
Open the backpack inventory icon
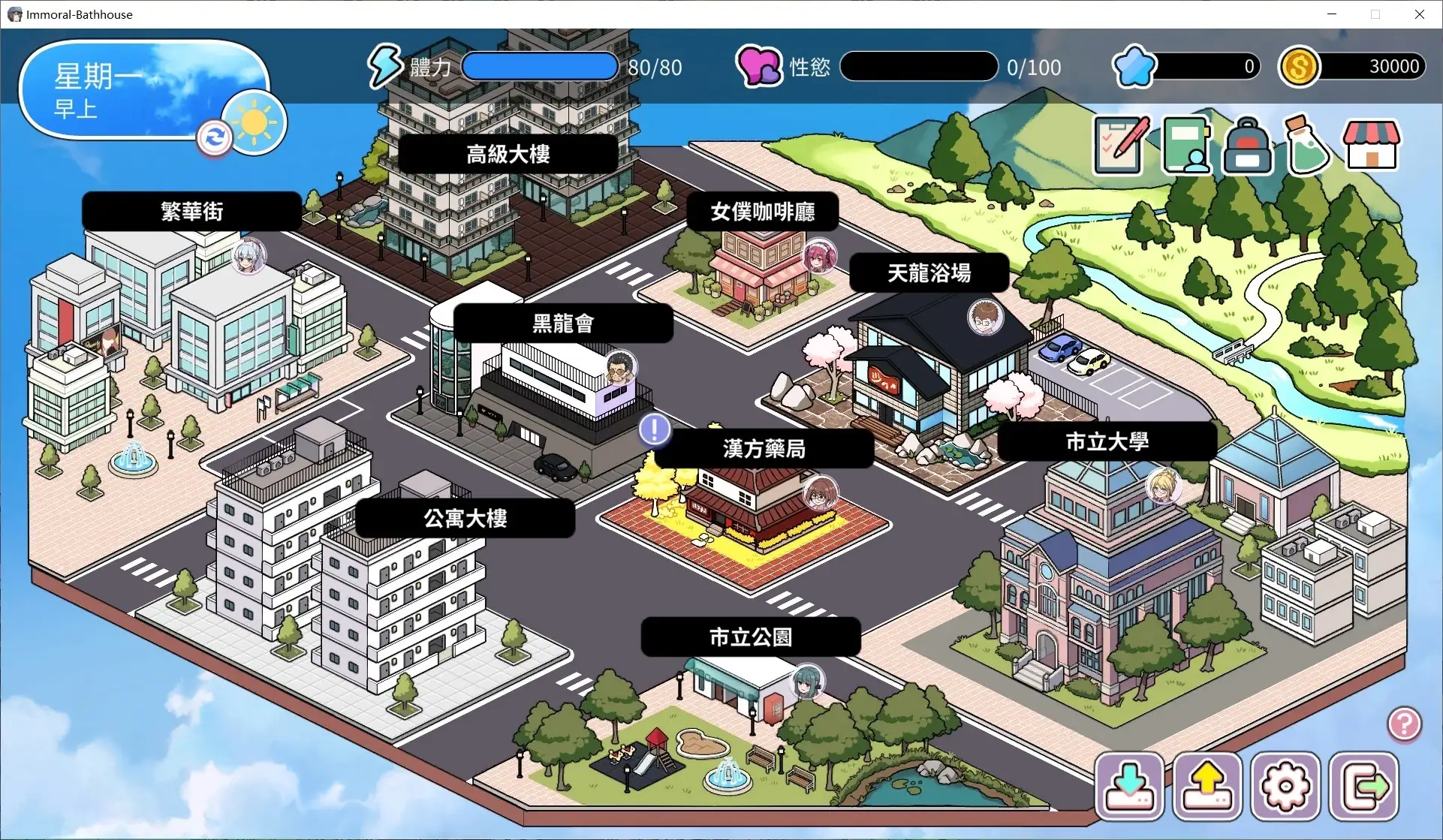tap(1246, 144)
